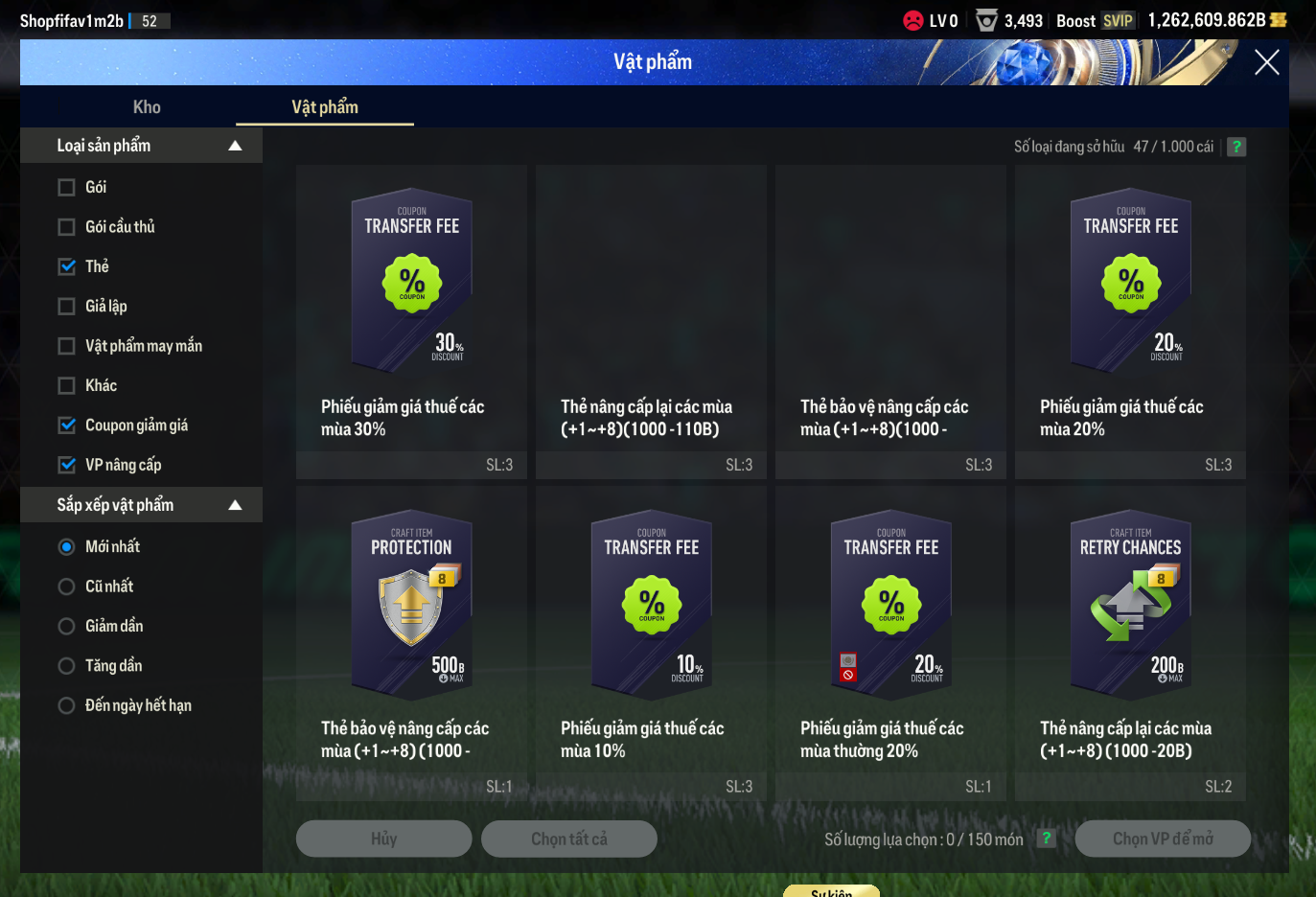Check the Vật phẩm may mắn filter

(67, 346)
